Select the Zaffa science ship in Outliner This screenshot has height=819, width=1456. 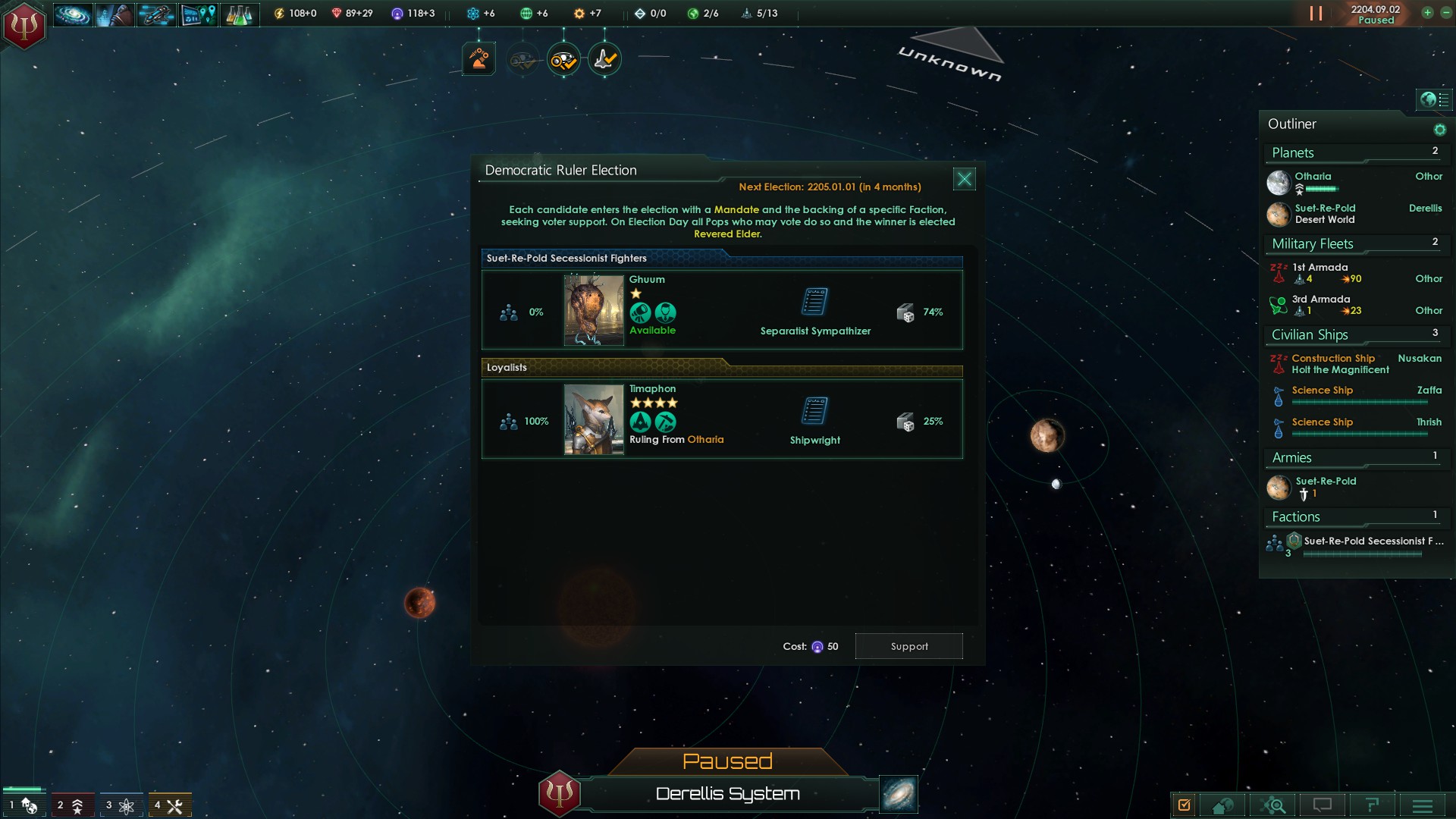pyautogui.click(x=1323, y=391)
